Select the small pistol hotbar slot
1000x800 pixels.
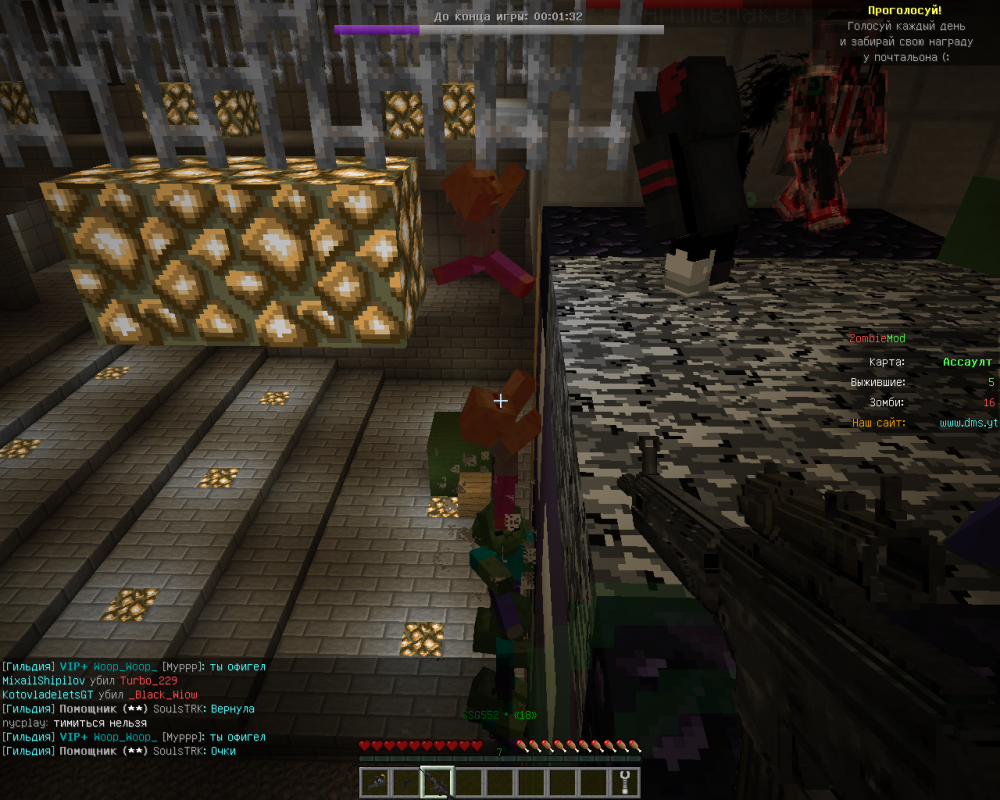(406, 781)
